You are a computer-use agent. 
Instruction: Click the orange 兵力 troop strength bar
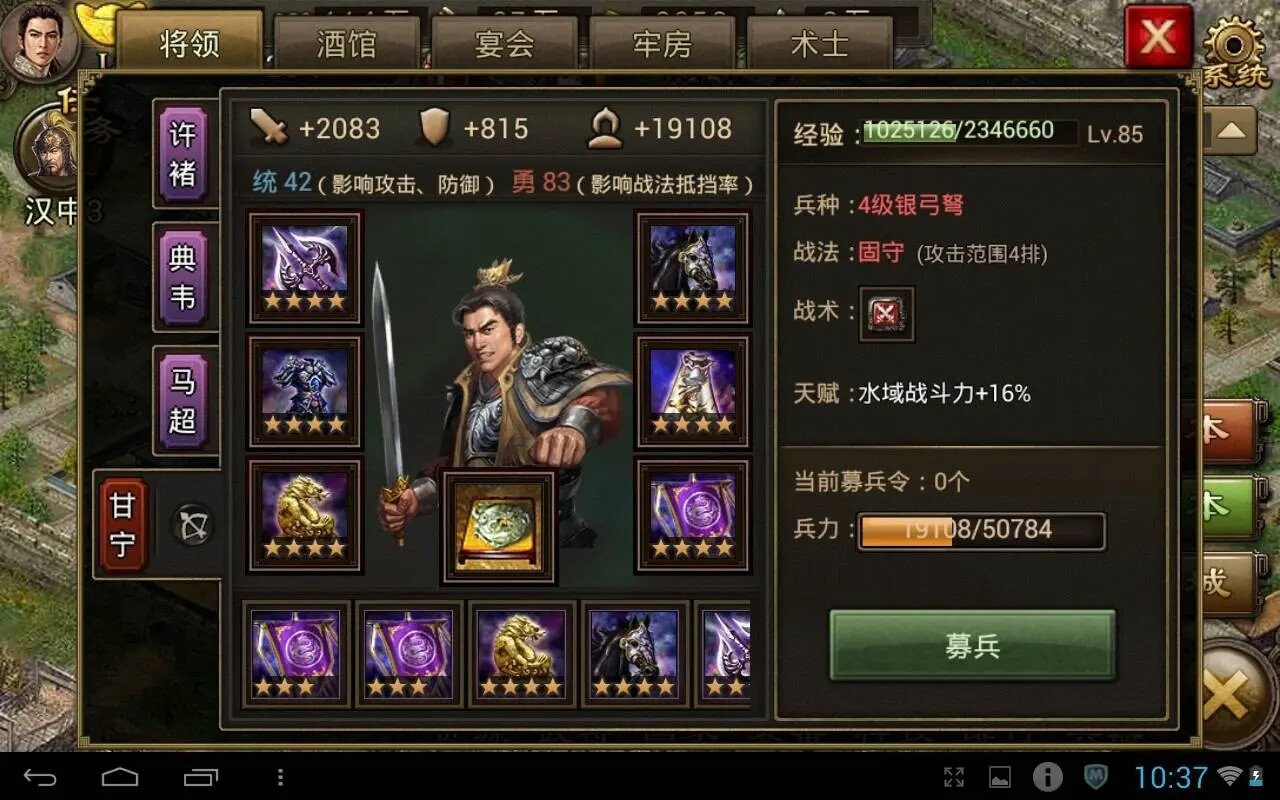(x=980, y=530)
